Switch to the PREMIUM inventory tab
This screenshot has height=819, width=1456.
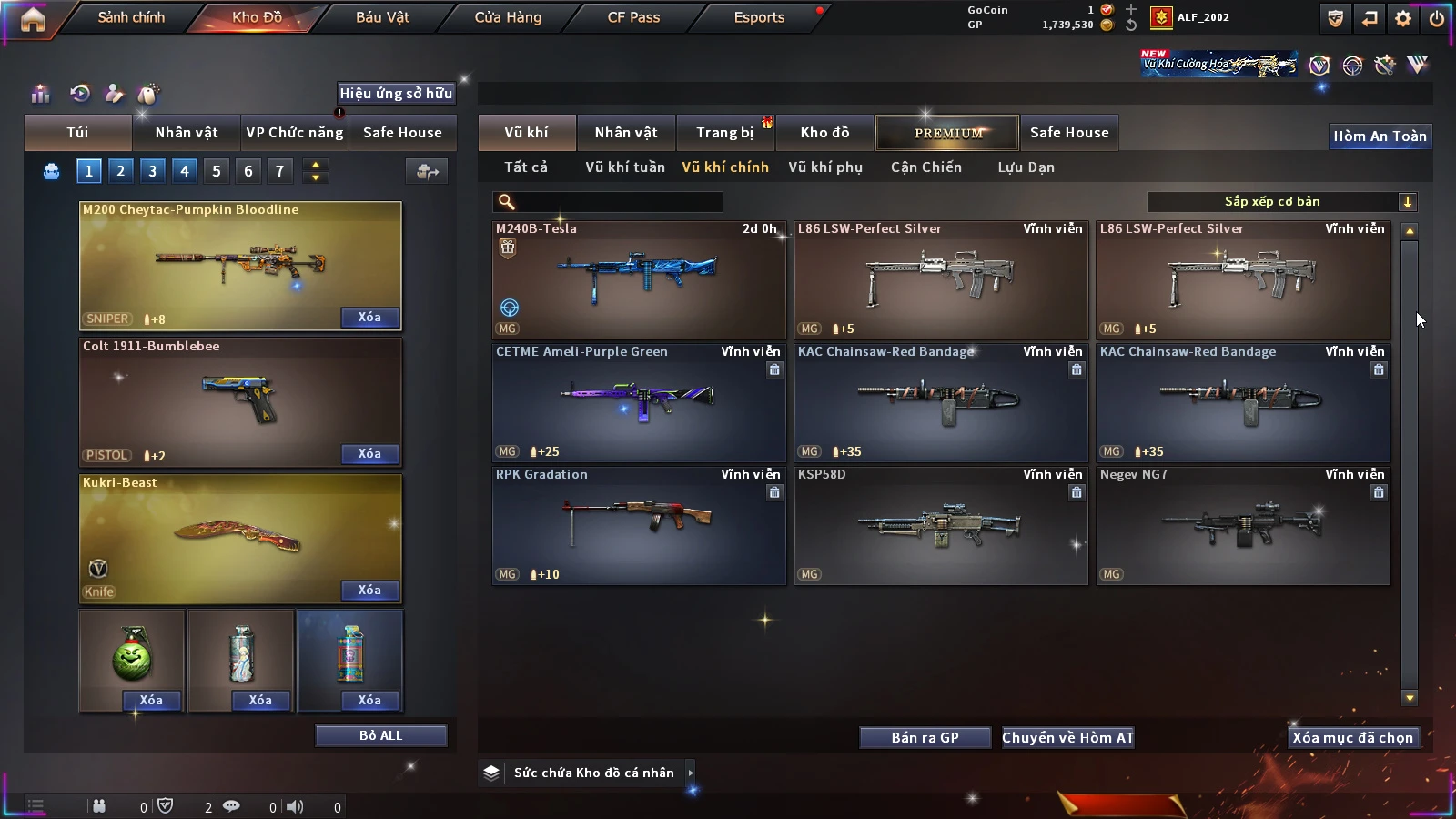(x=947, y=133)
